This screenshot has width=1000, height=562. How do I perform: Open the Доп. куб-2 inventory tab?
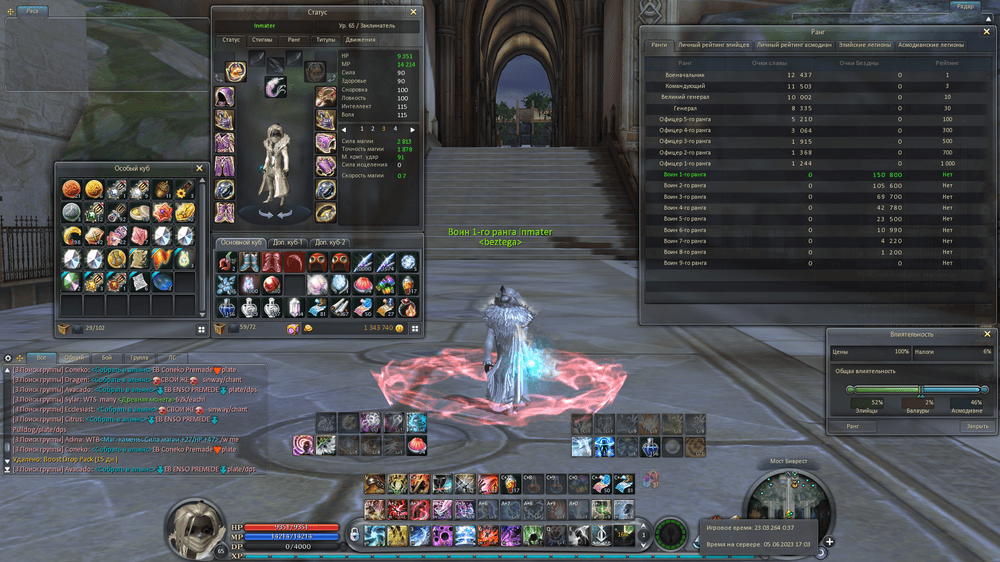330,242
